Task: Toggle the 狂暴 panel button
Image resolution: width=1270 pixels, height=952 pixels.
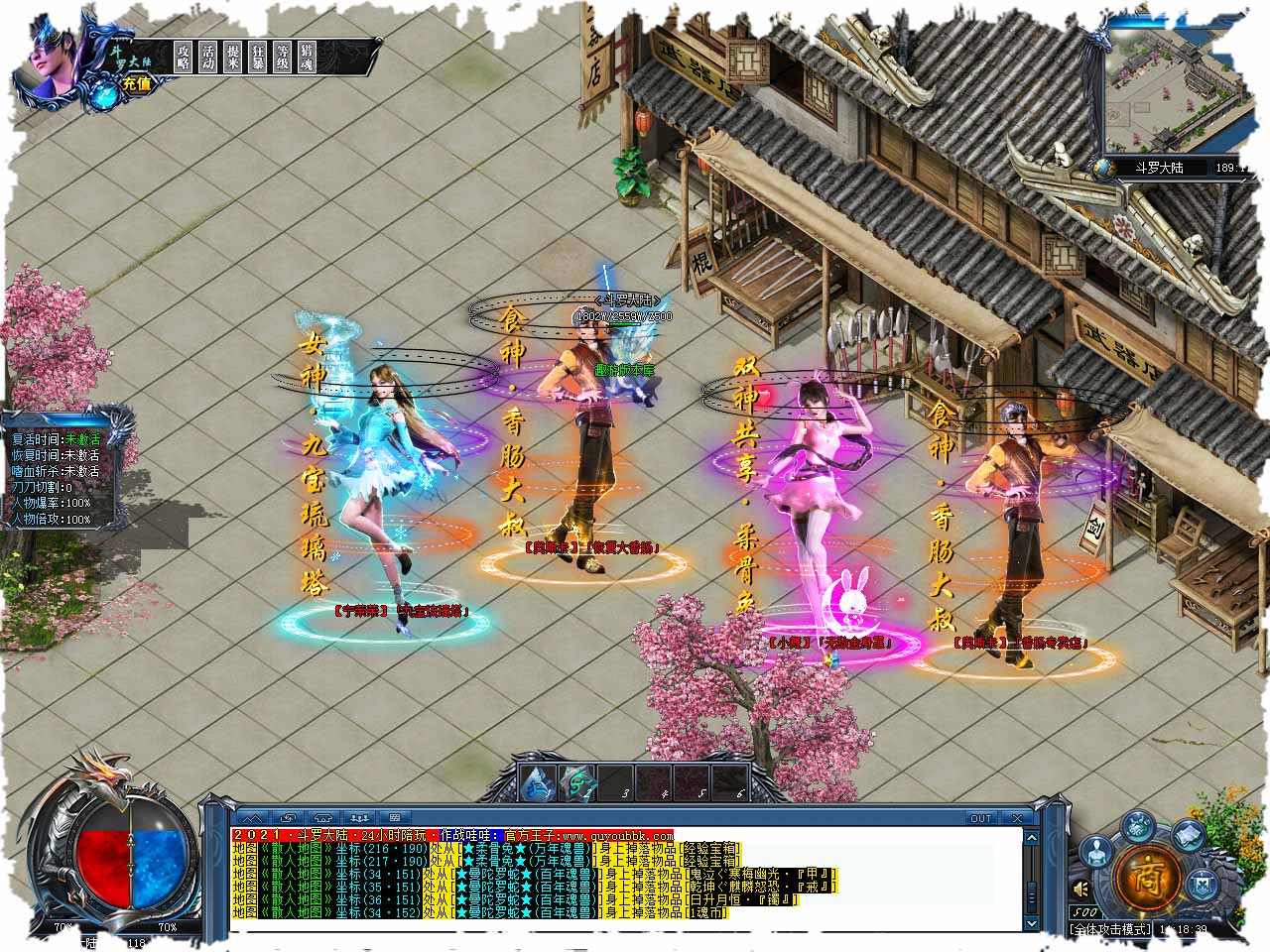Action: [x=258, y=55]
